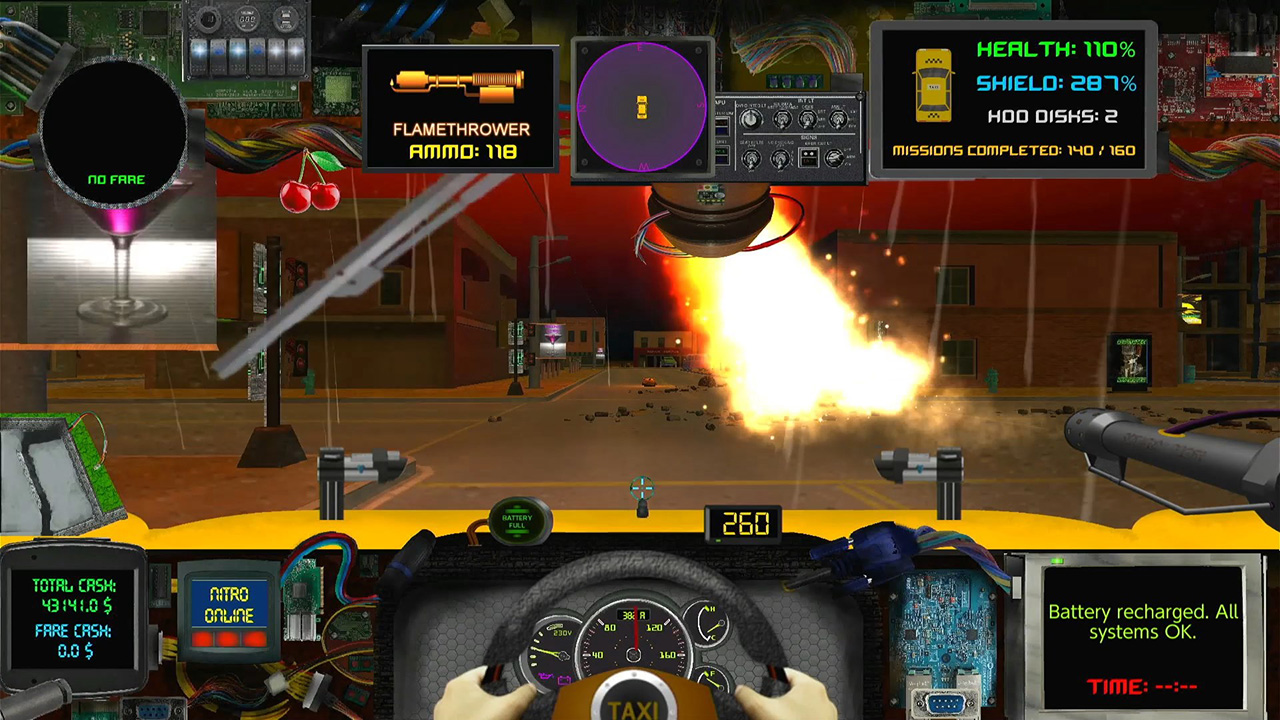
Task: Click the crosshair above the hood
Action: 641,487
